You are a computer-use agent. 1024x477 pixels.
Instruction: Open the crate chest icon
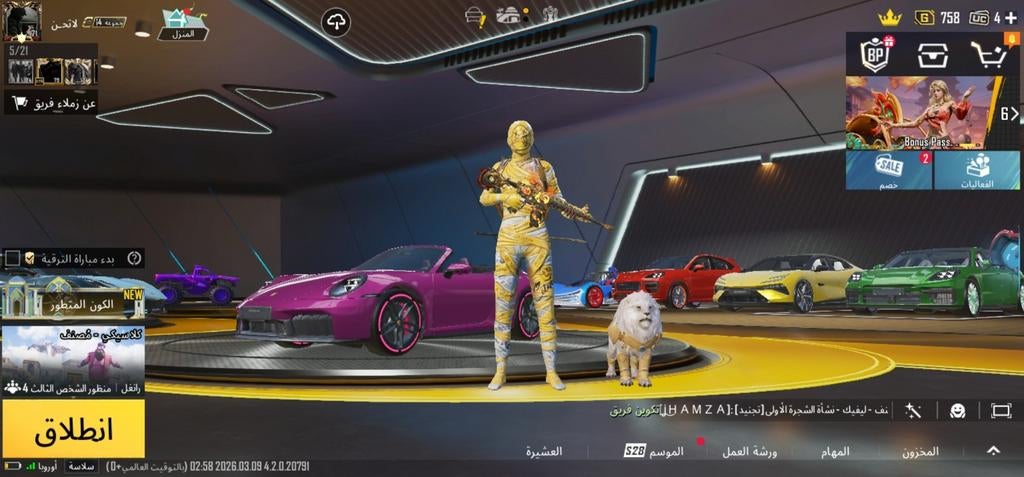(932, 56)
